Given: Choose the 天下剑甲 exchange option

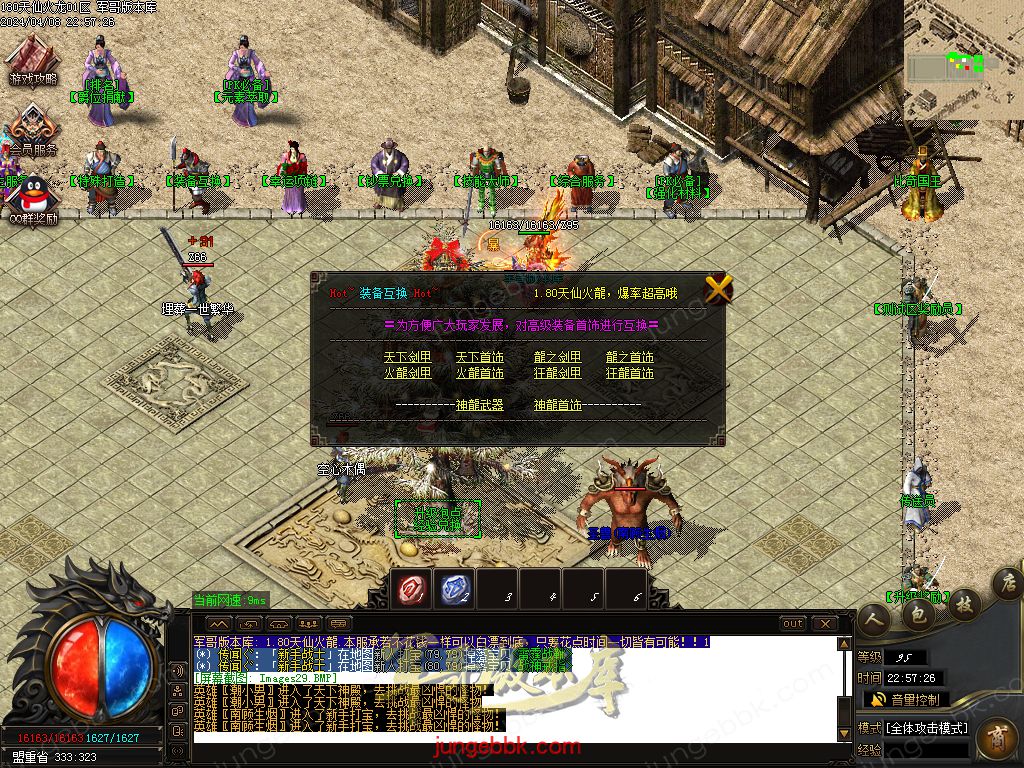Looking at the screenshot, I should pos(407,357).
